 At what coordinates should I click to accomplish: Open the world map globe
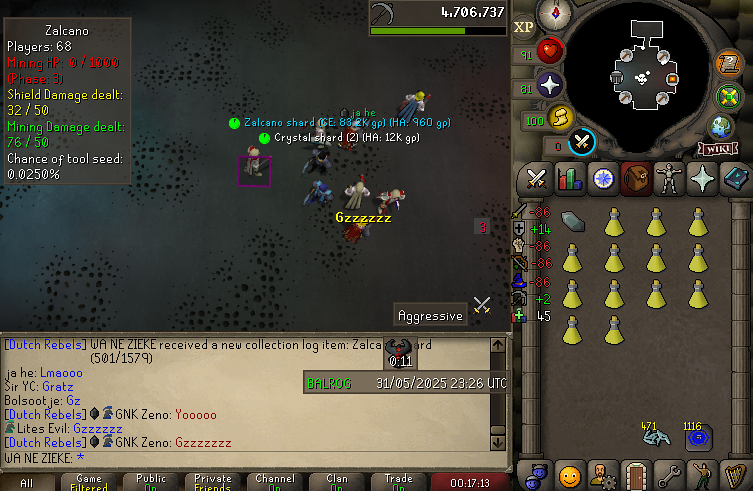pos(721,127)
